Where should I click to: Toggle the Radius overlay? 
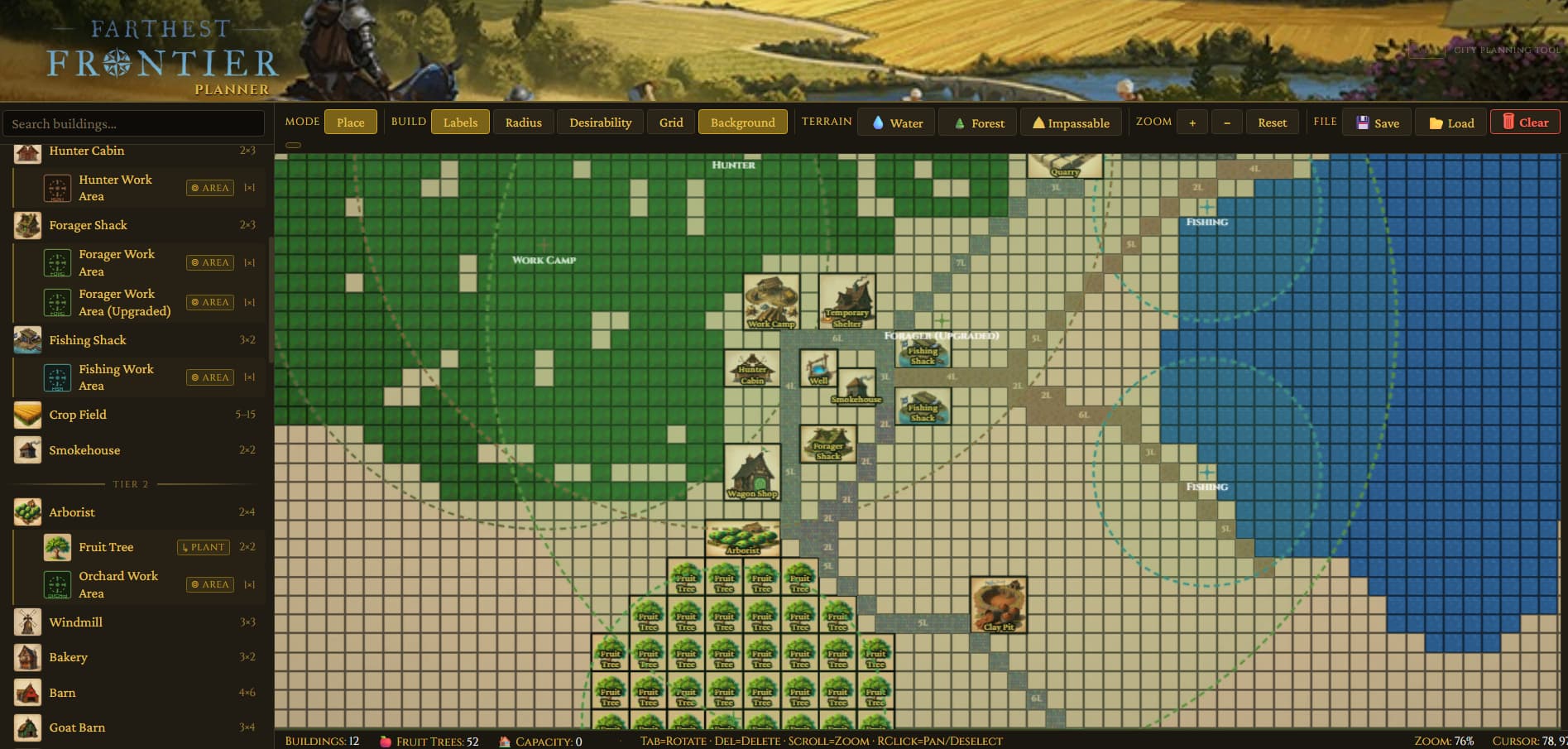(523, 122)
